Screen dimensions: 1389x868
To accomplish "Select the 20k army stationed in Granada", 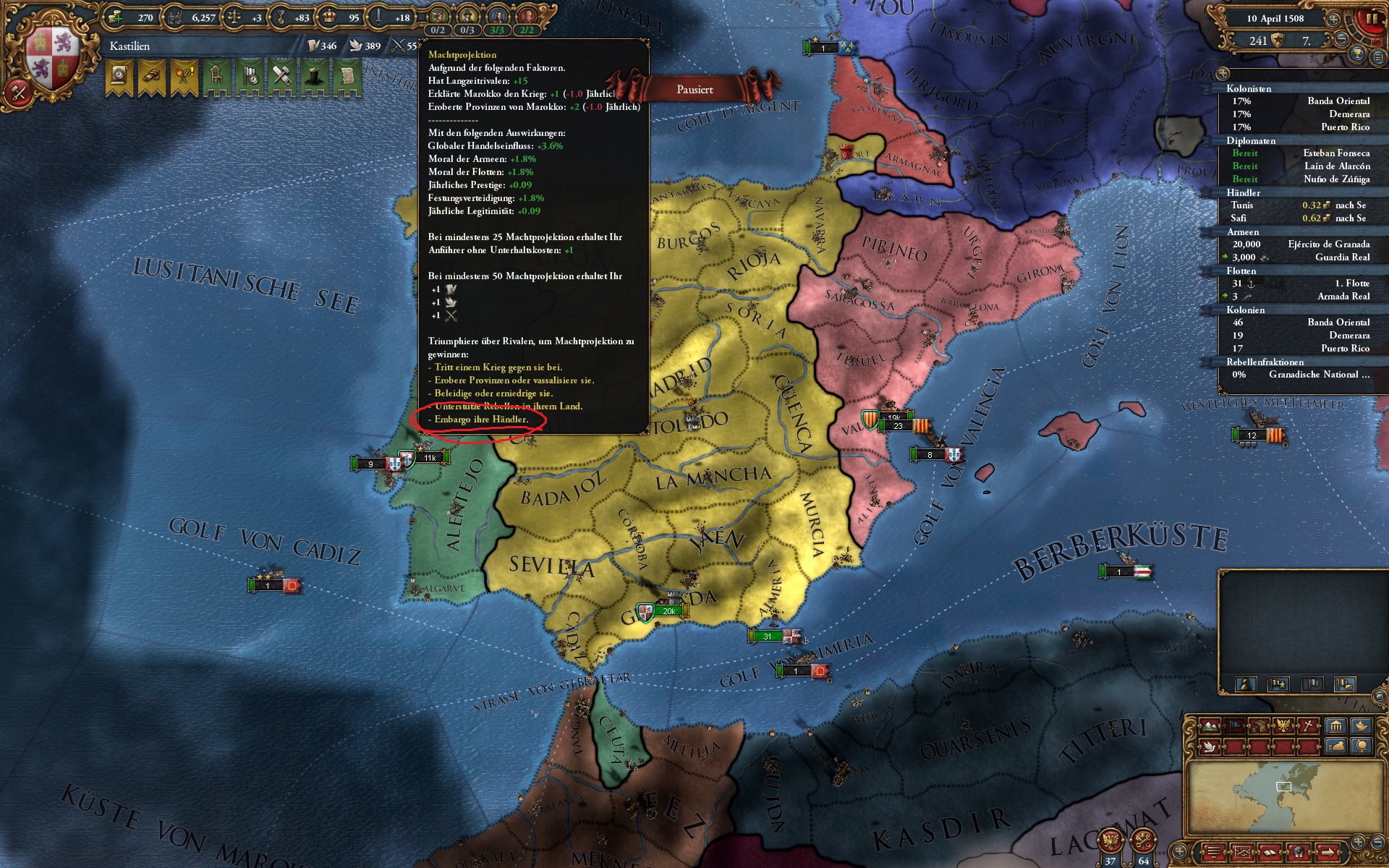I will click(x=669, y=610).
